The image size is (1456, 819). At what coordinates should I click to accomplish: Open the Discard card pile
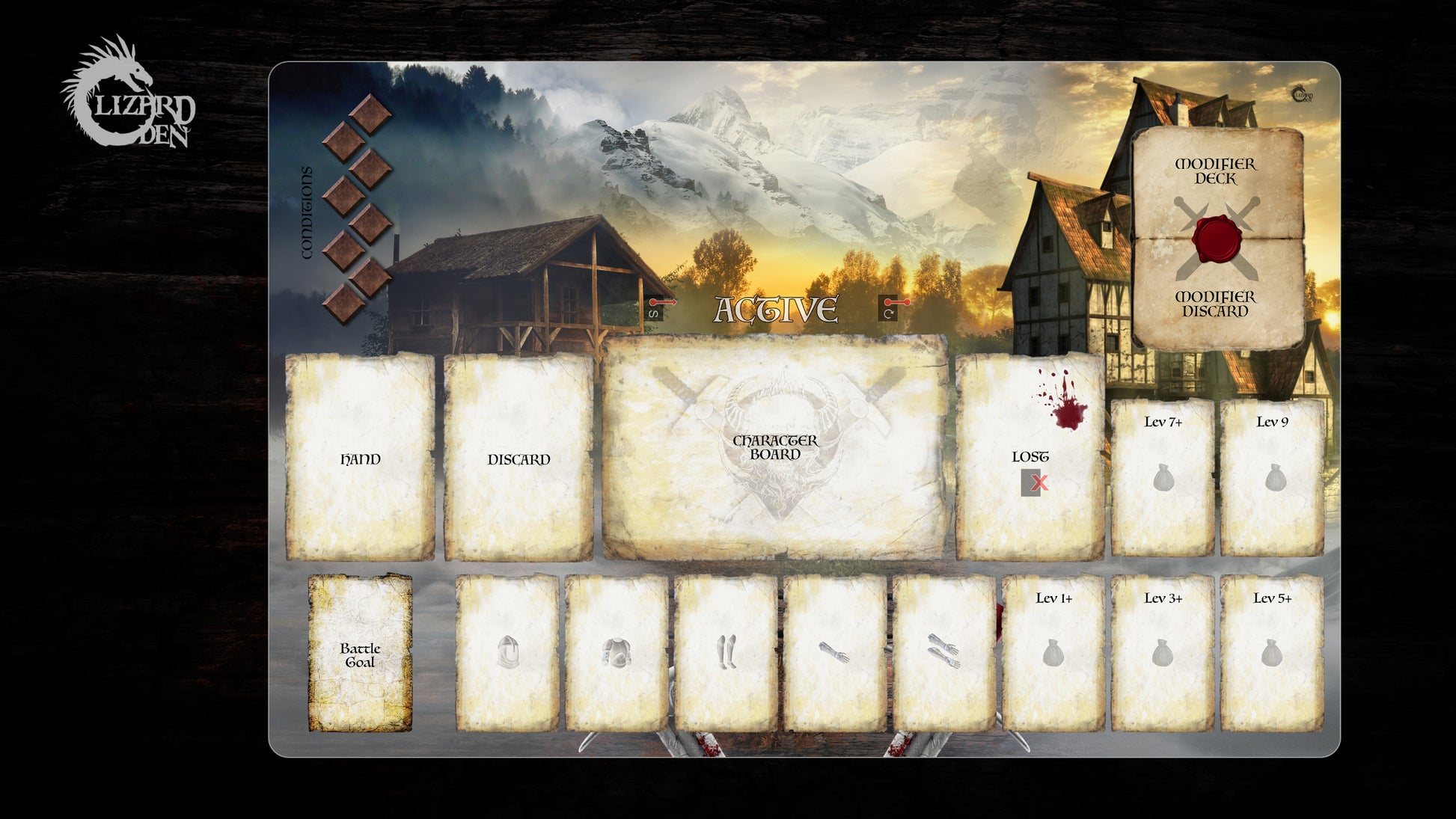pyautogui.click(x=519, y=458)
